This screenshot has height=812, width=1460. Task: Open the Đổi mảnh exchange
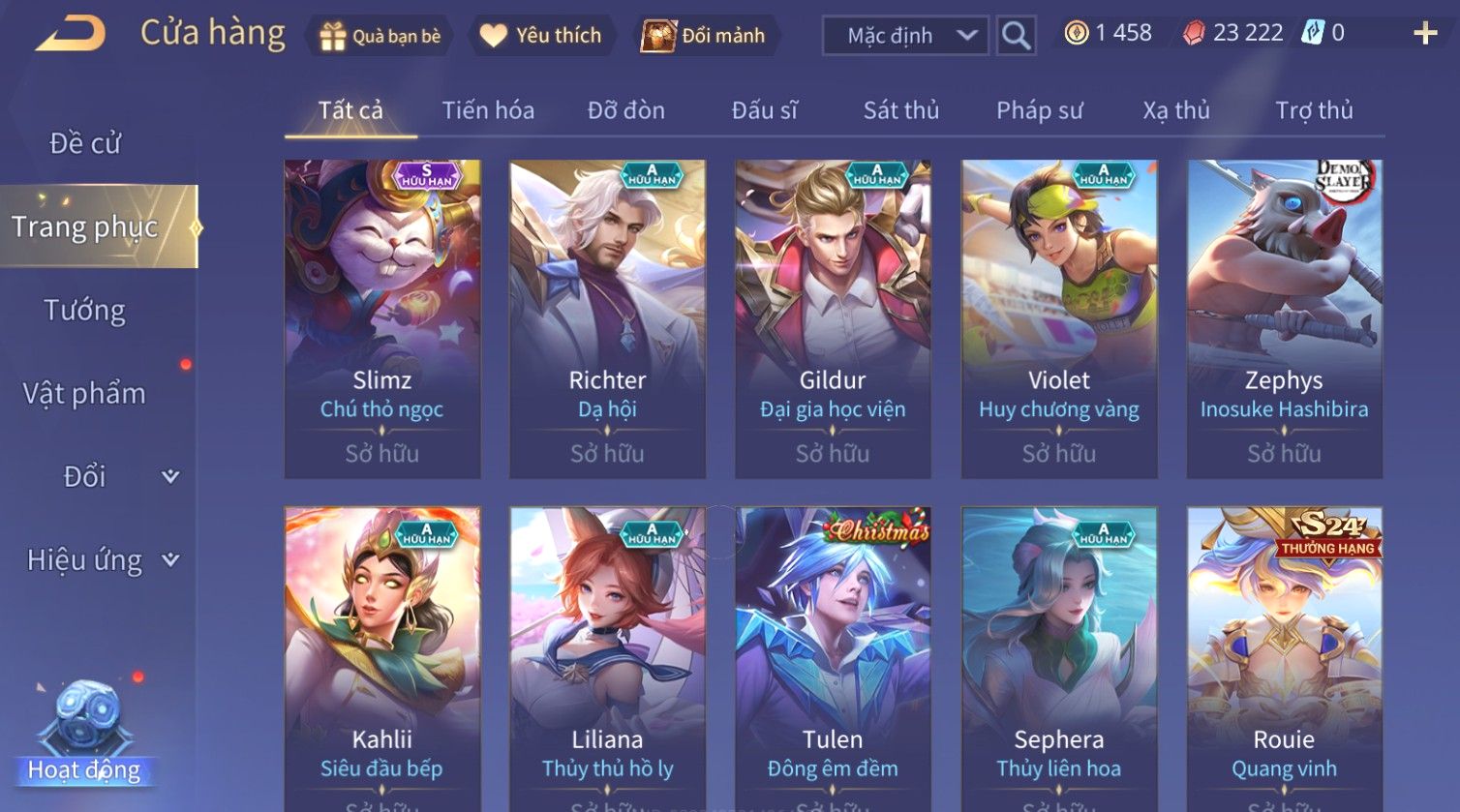pyautogui.click(x=705, y=36)
